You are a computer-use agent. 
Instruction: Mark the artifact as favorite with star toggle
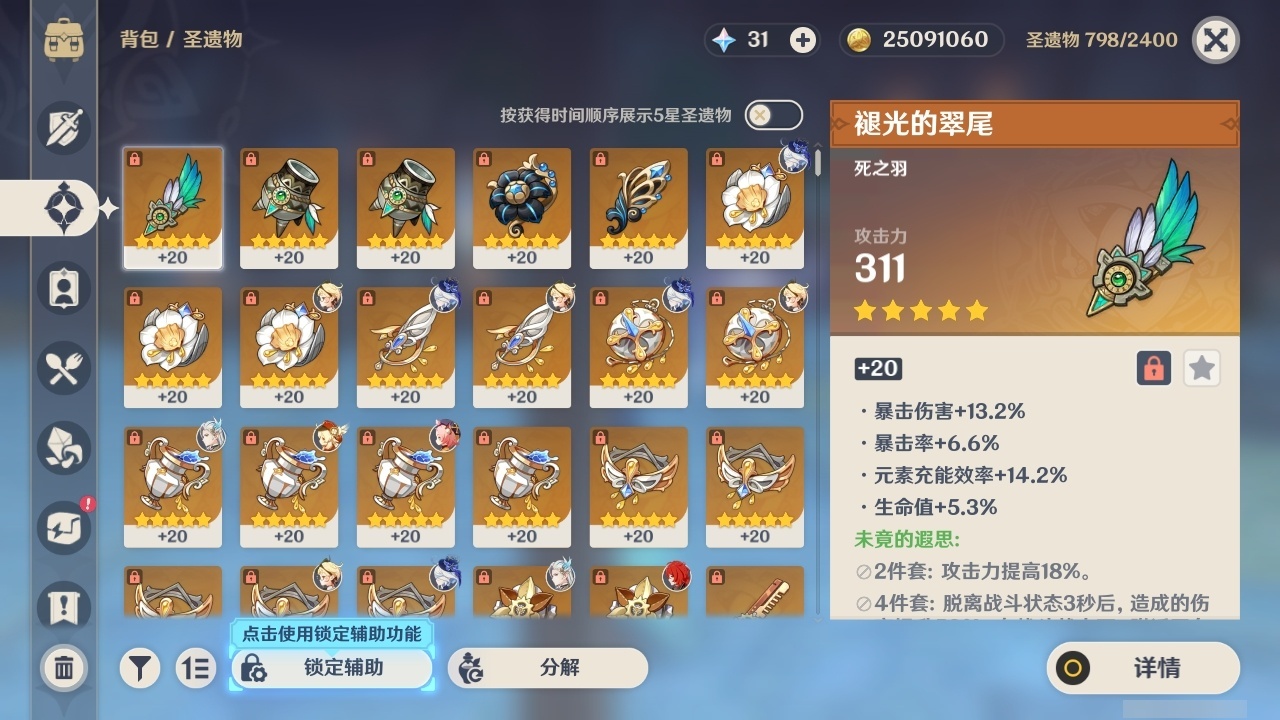[1201, 368]
